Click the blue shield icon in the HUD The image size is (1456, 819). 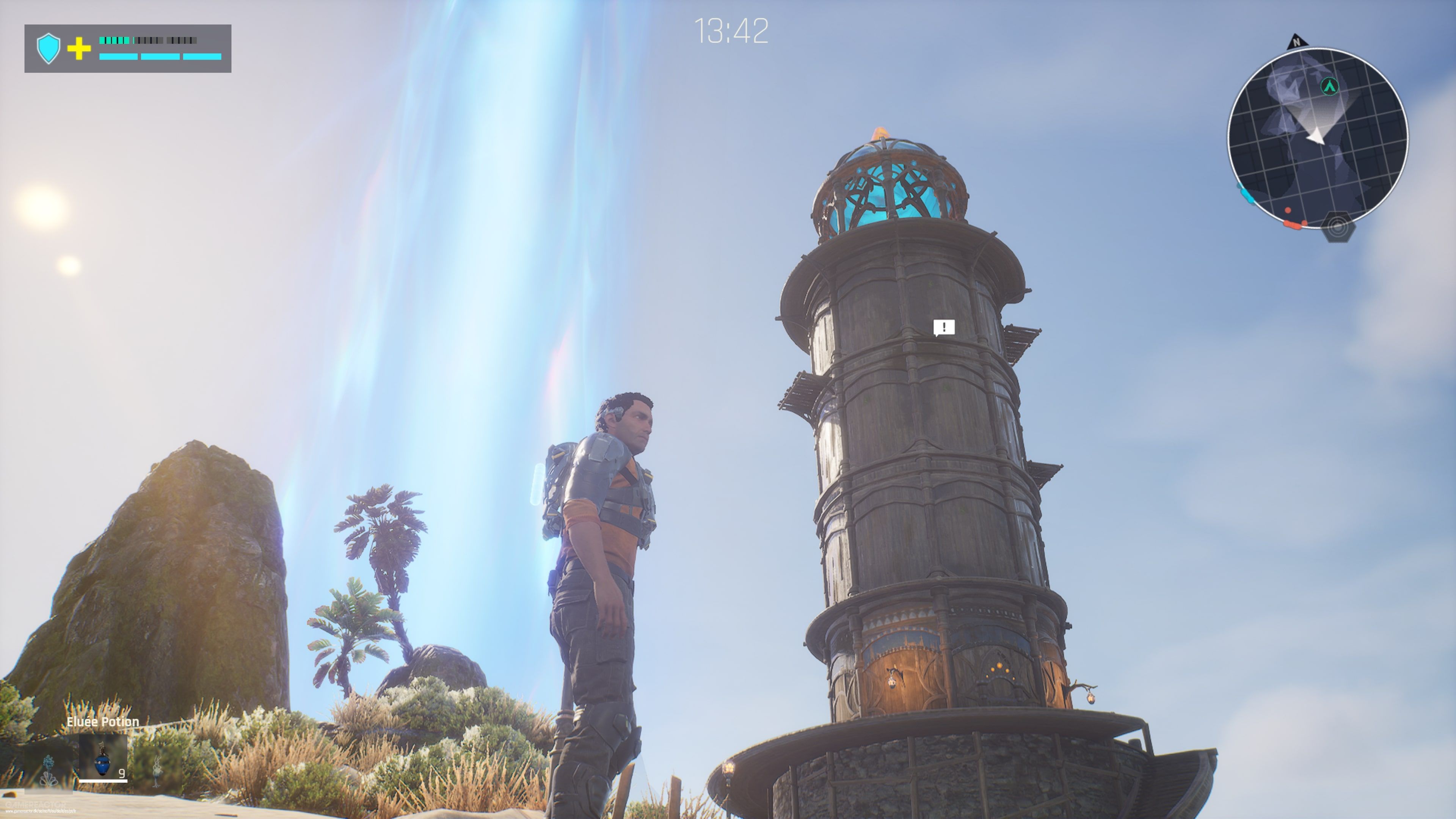point(49,47)
